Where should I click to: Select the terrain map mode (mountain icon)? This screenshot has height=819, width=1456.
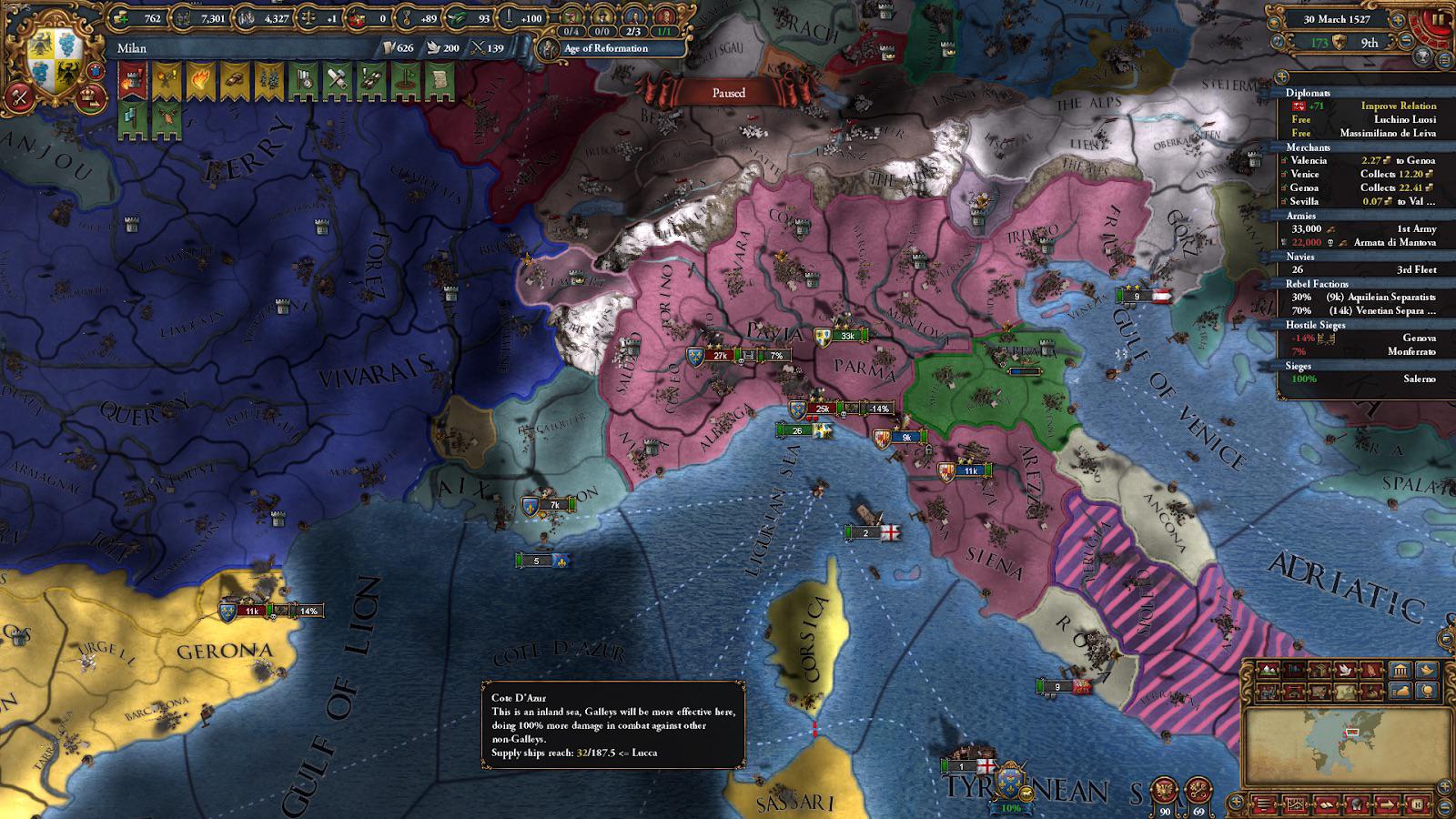(x=1268, y=670)
